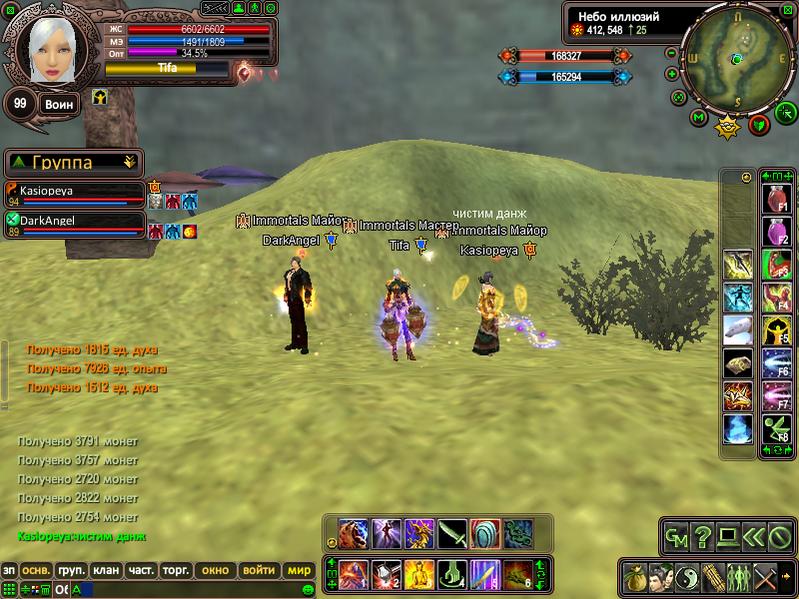Viewport: 799px width, 599px height.
Task: Click the окно chat button
Action: coord(215,570)
